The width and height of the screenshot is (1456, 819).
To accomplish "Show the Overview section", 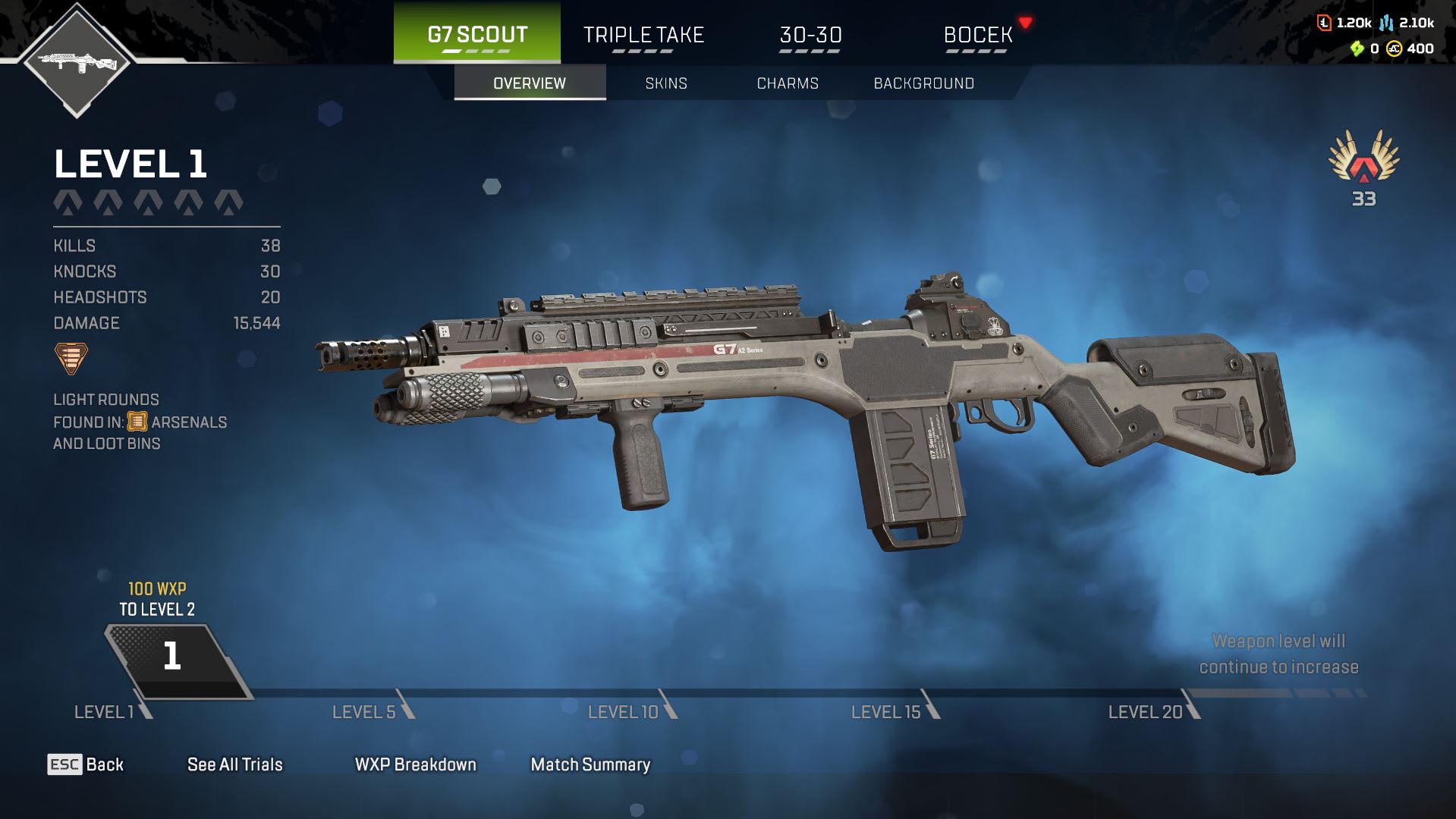I will point(530,83).
